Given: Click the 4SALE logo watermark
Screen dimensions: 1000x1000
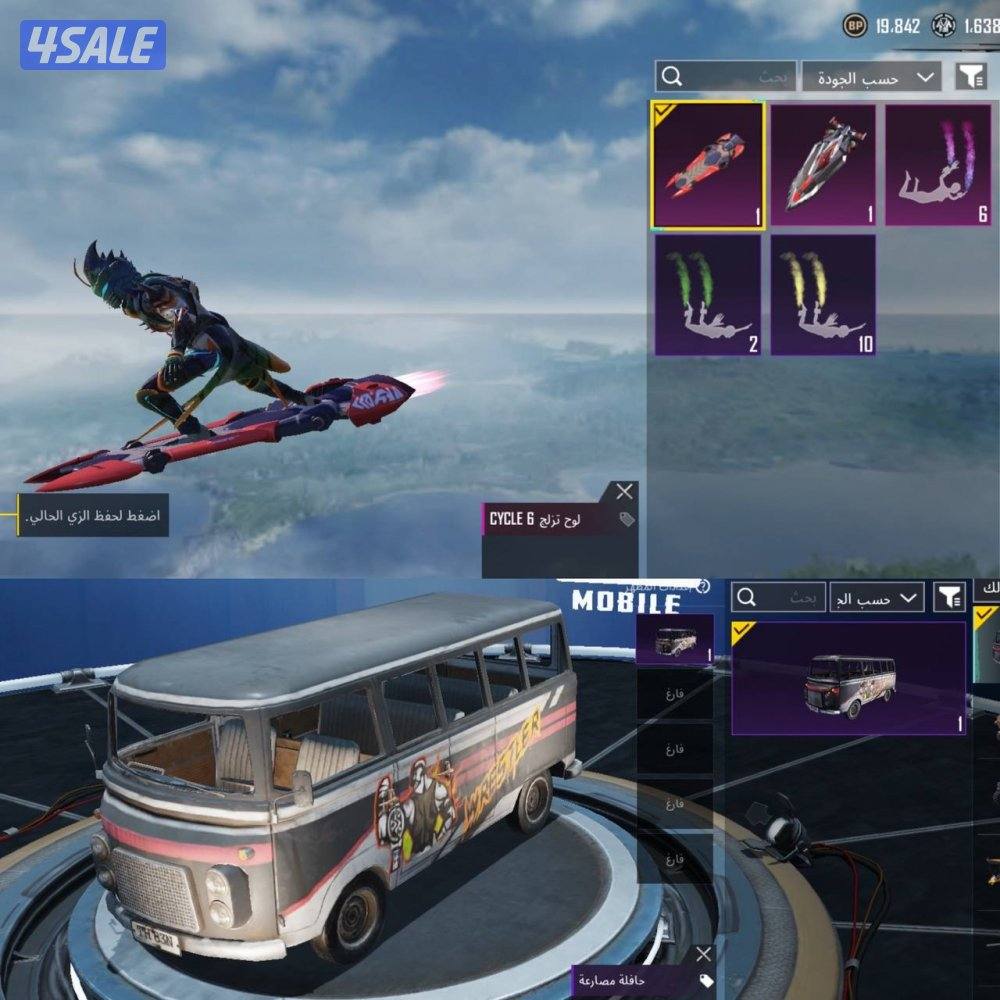Looking at the screenshot, I should [x=93, y=45].
